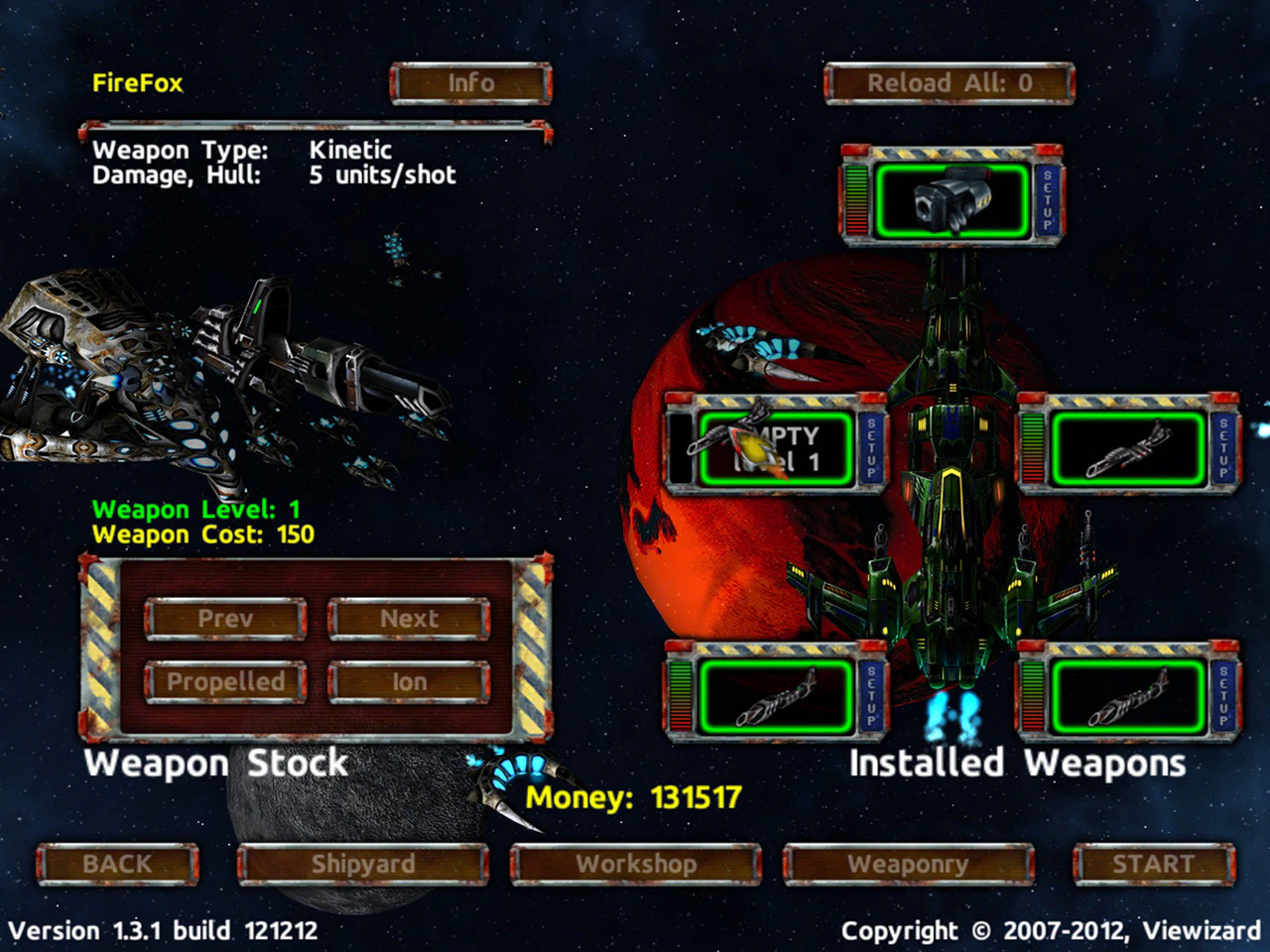
Task: Go BACK to the previous screen
Action: [117, 864]
